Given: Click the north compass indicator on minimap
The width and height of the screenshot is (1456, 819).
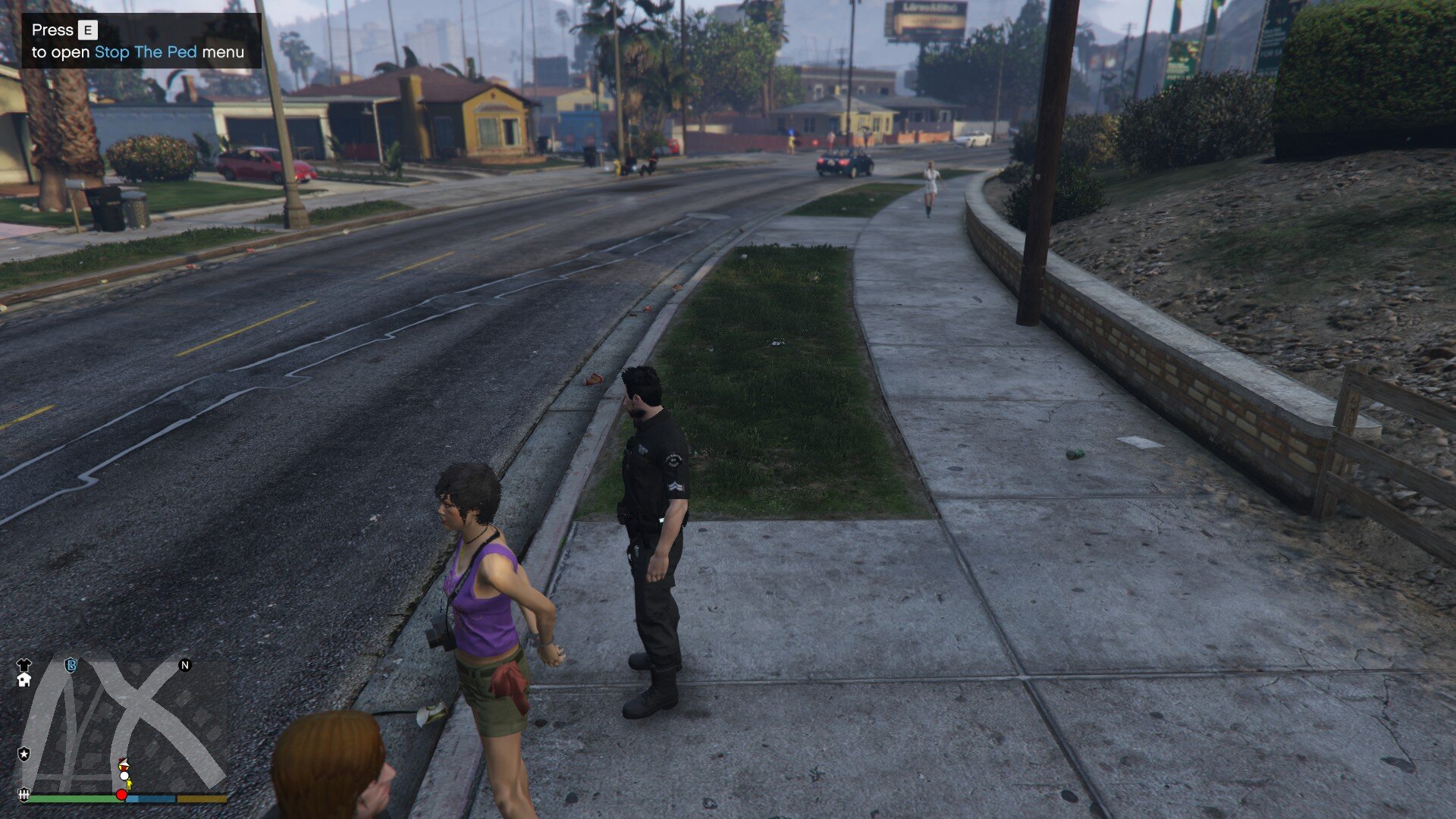Looking at the screenshot, I should (x=184, y=665).
